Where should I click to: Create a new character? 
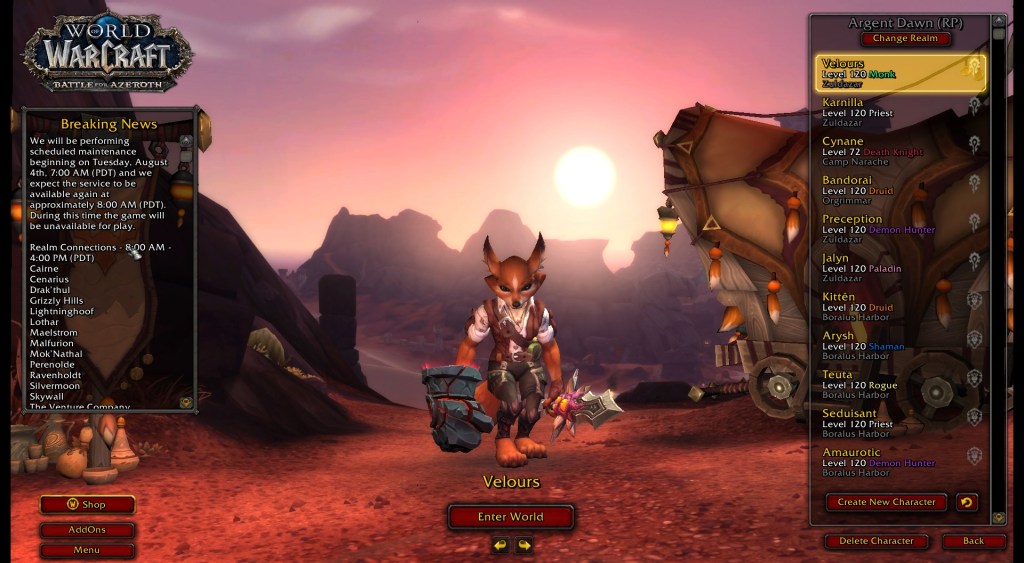pyautogui.click(x=886, y=502)
